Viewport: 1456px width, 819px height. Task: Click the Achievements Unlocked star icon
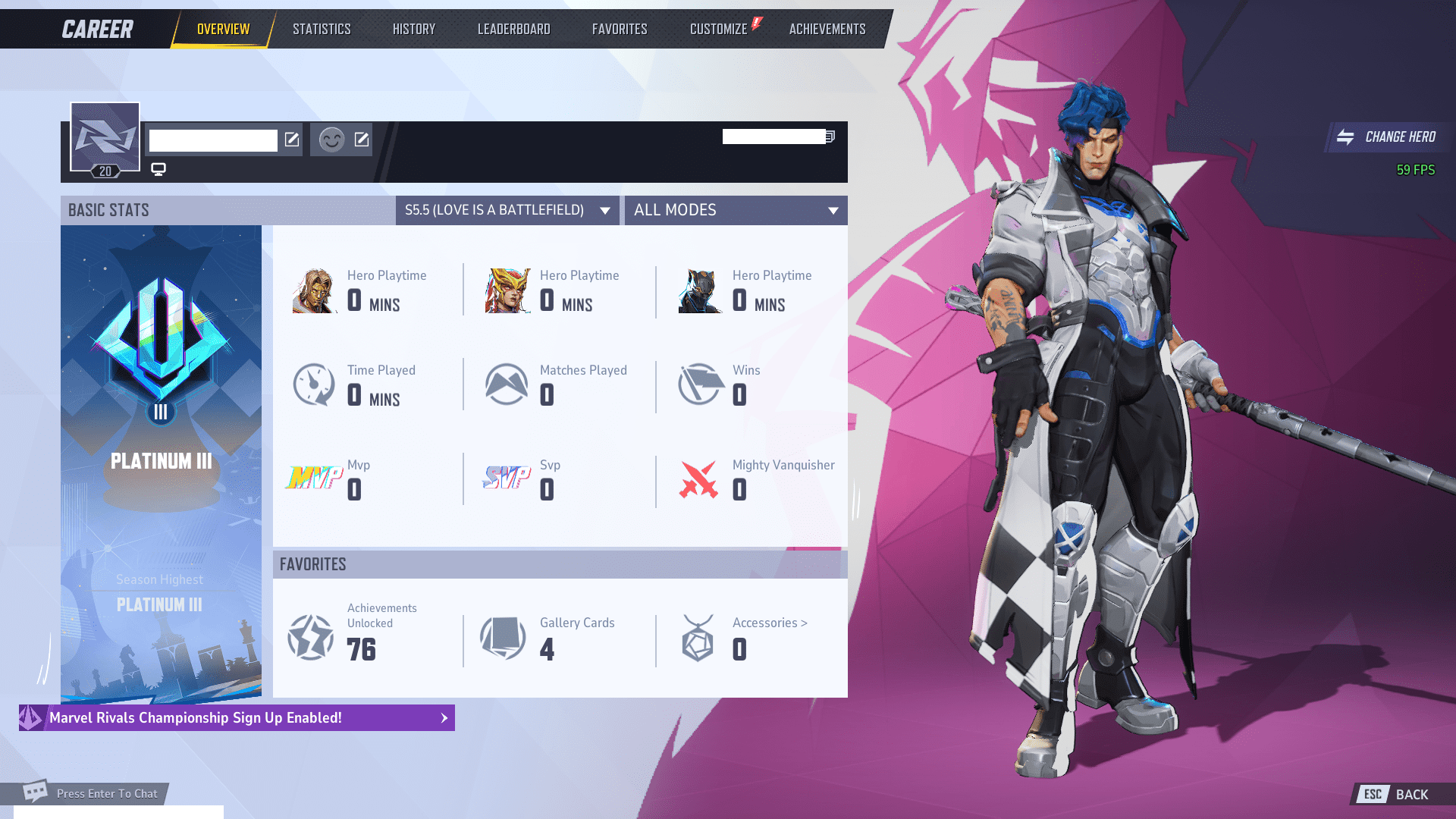pyautogui.click(x=310, y=638)
